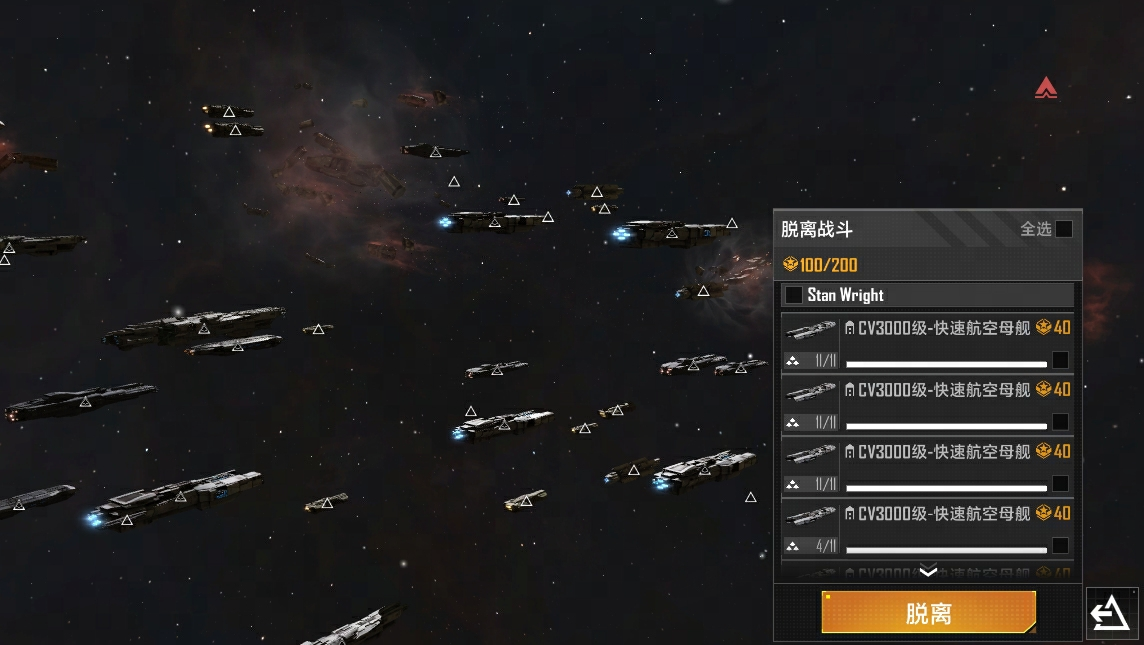Toggle the Stan Wright fleet checkbox

[x=794, y=295]
